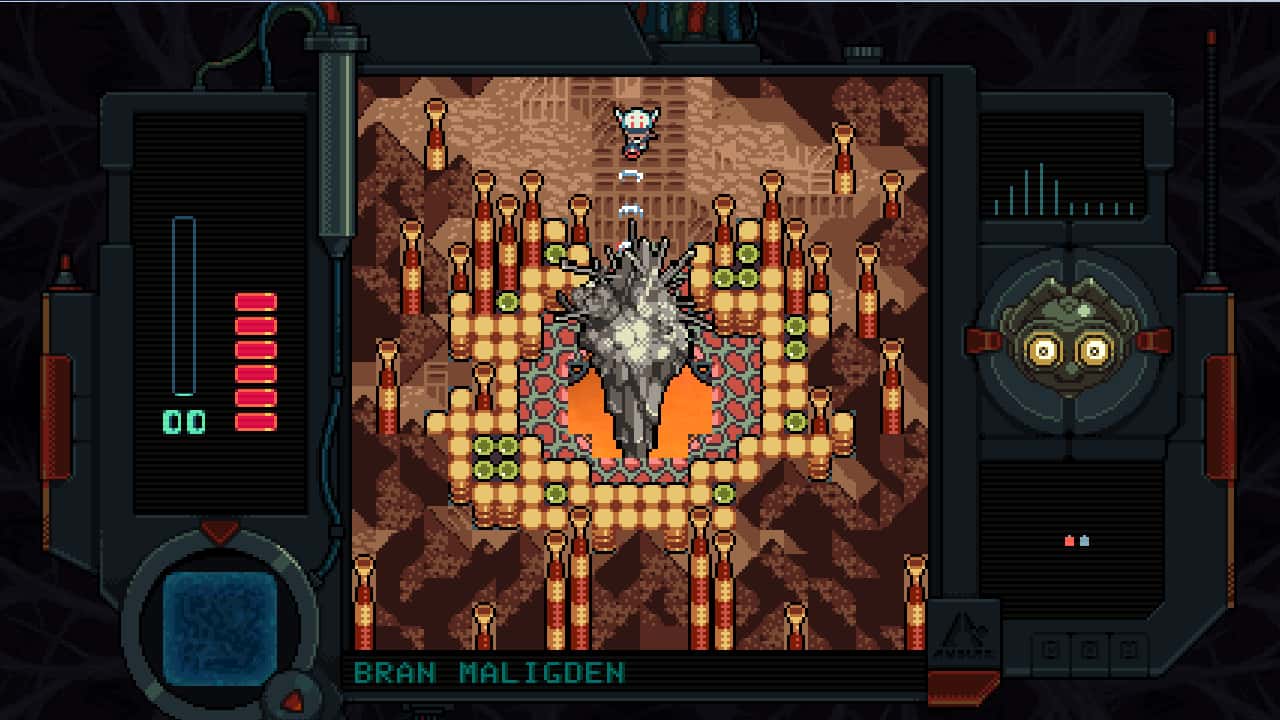Select the blue battery icon on the right panel

tap(1085, 541)
